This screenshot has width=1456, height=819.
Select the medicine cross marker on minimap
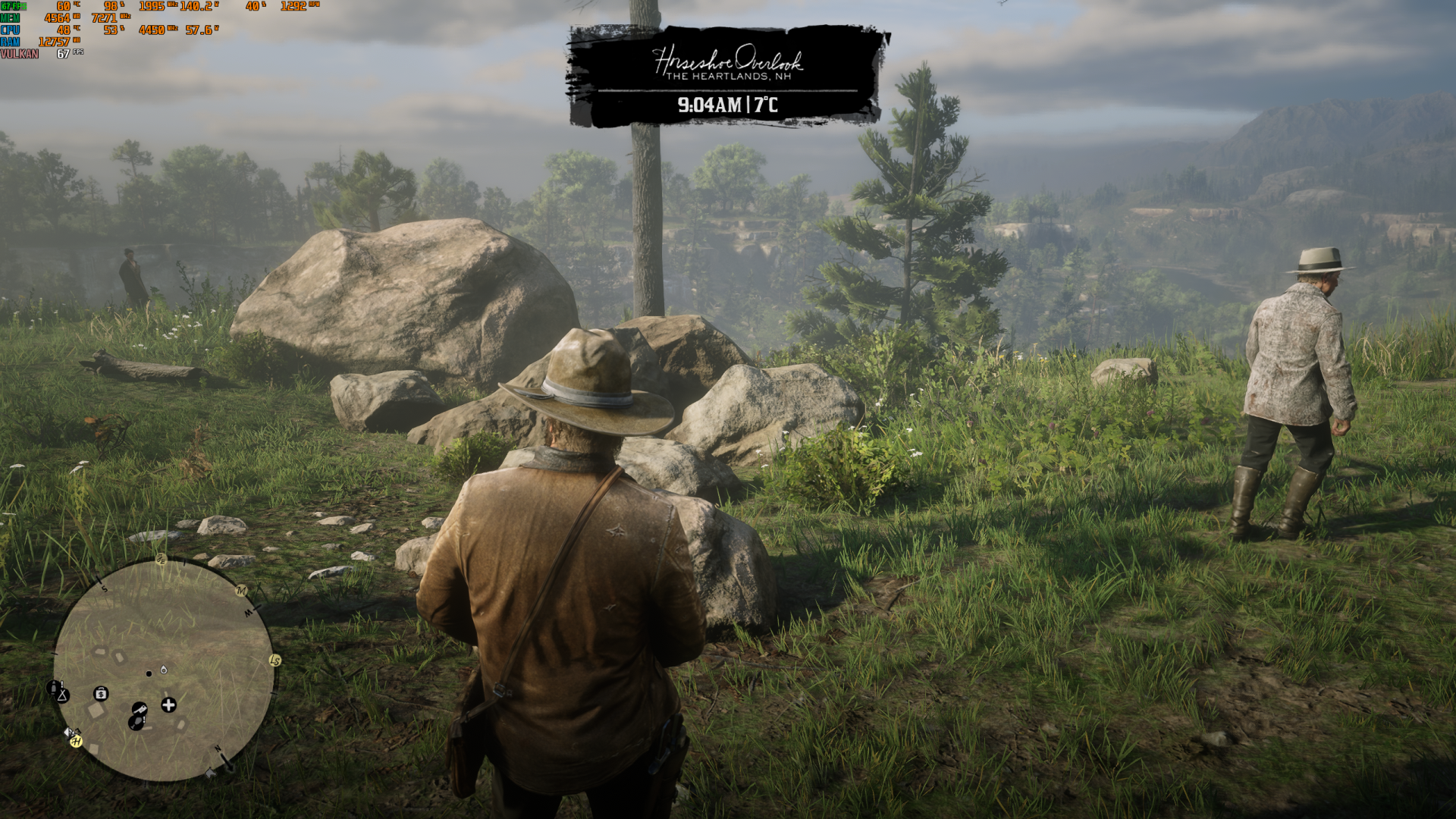pos(168,705)
